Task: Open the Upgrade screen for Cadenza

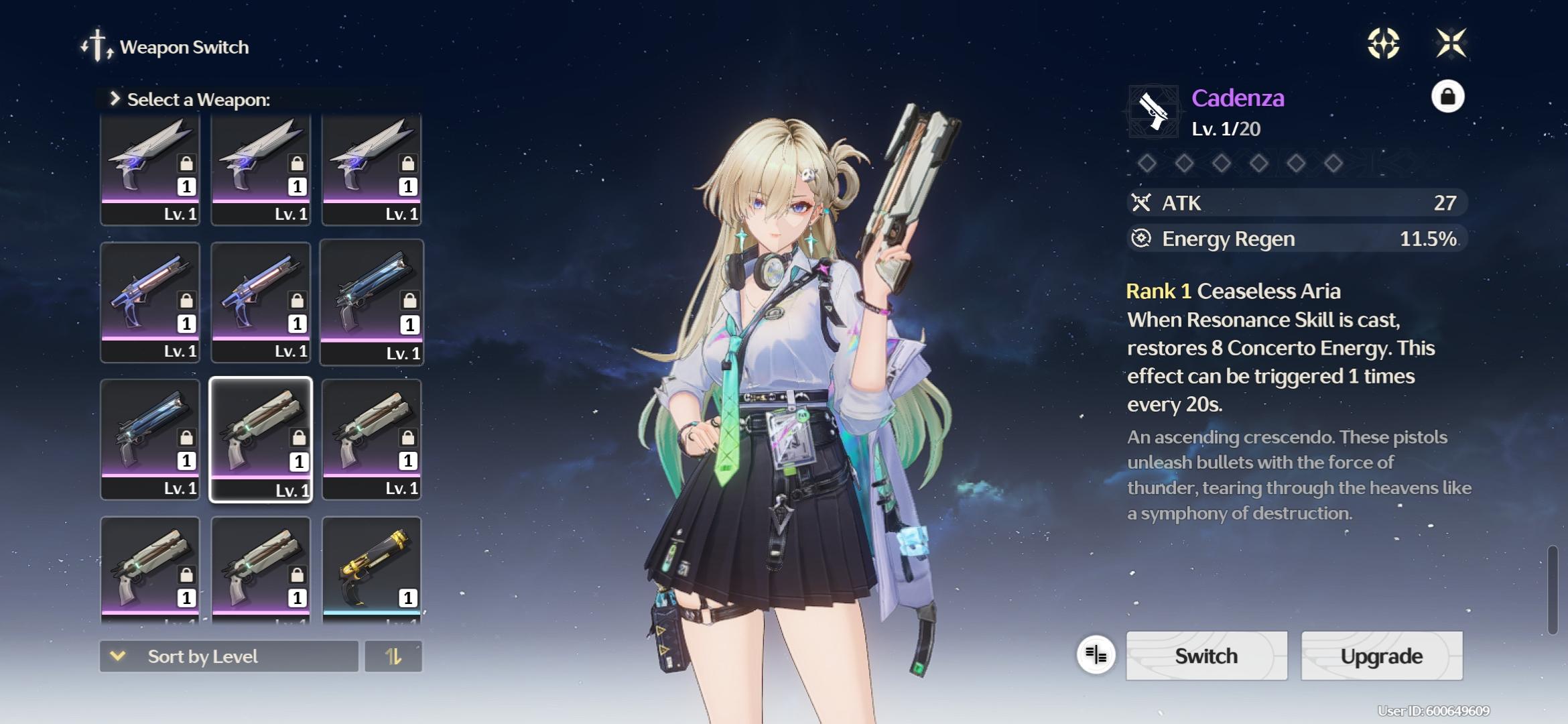Action: (1381, 656)
